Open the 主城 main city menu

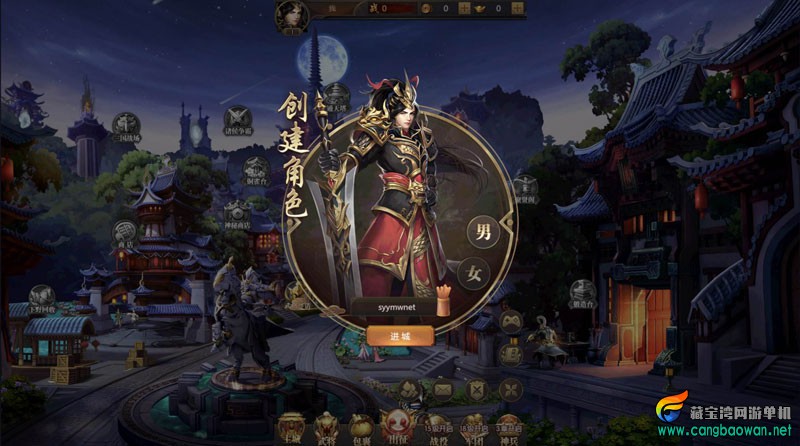click(x=290, y=425)
